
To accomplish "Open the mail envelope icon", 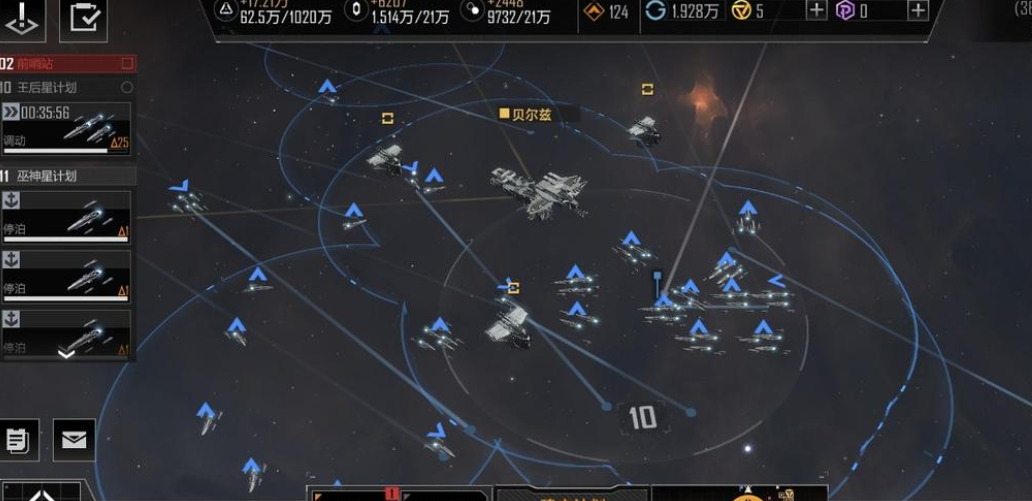I will [x=74, y=440].
